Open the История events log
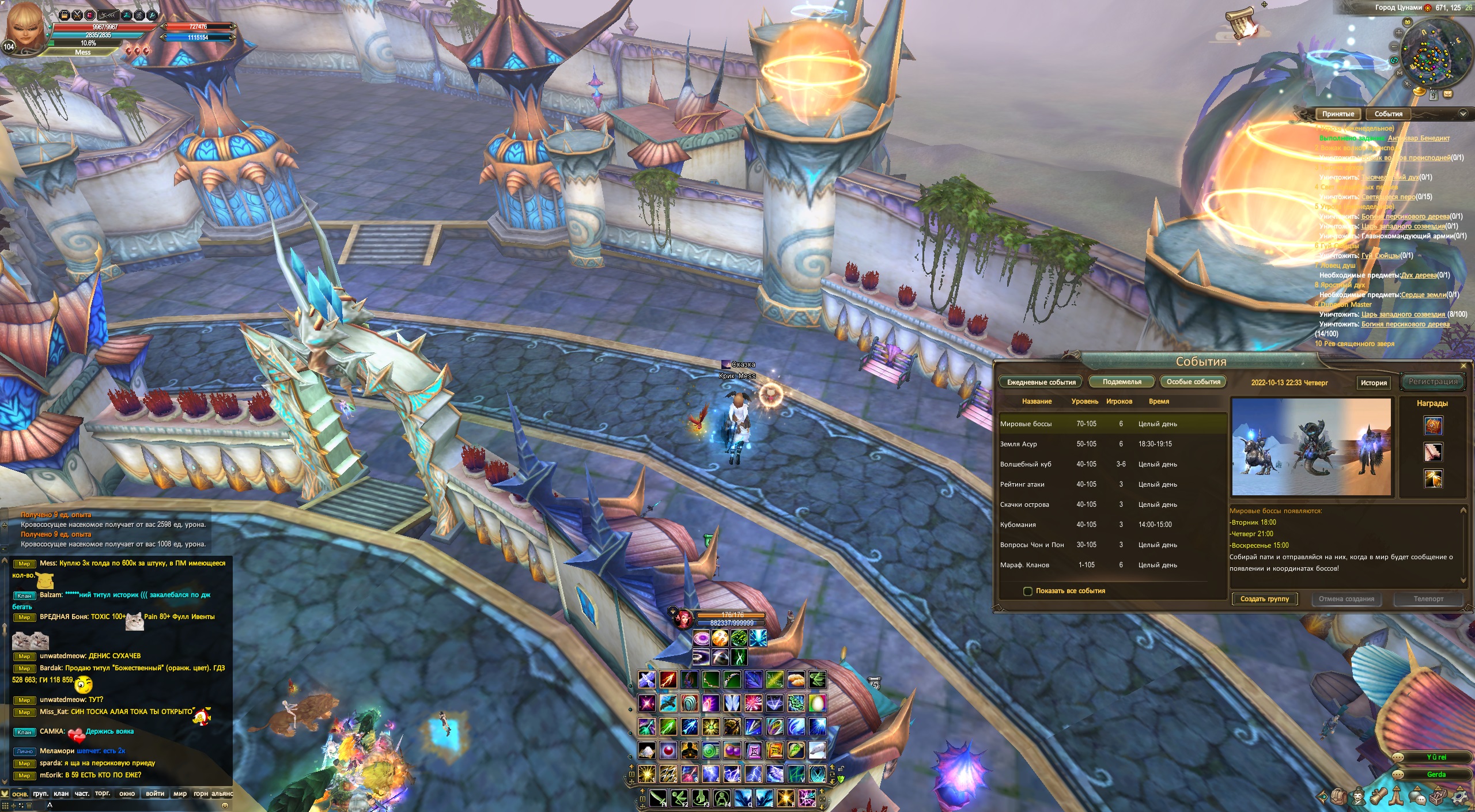The image size is (1475, 812). pos(1373,382)
